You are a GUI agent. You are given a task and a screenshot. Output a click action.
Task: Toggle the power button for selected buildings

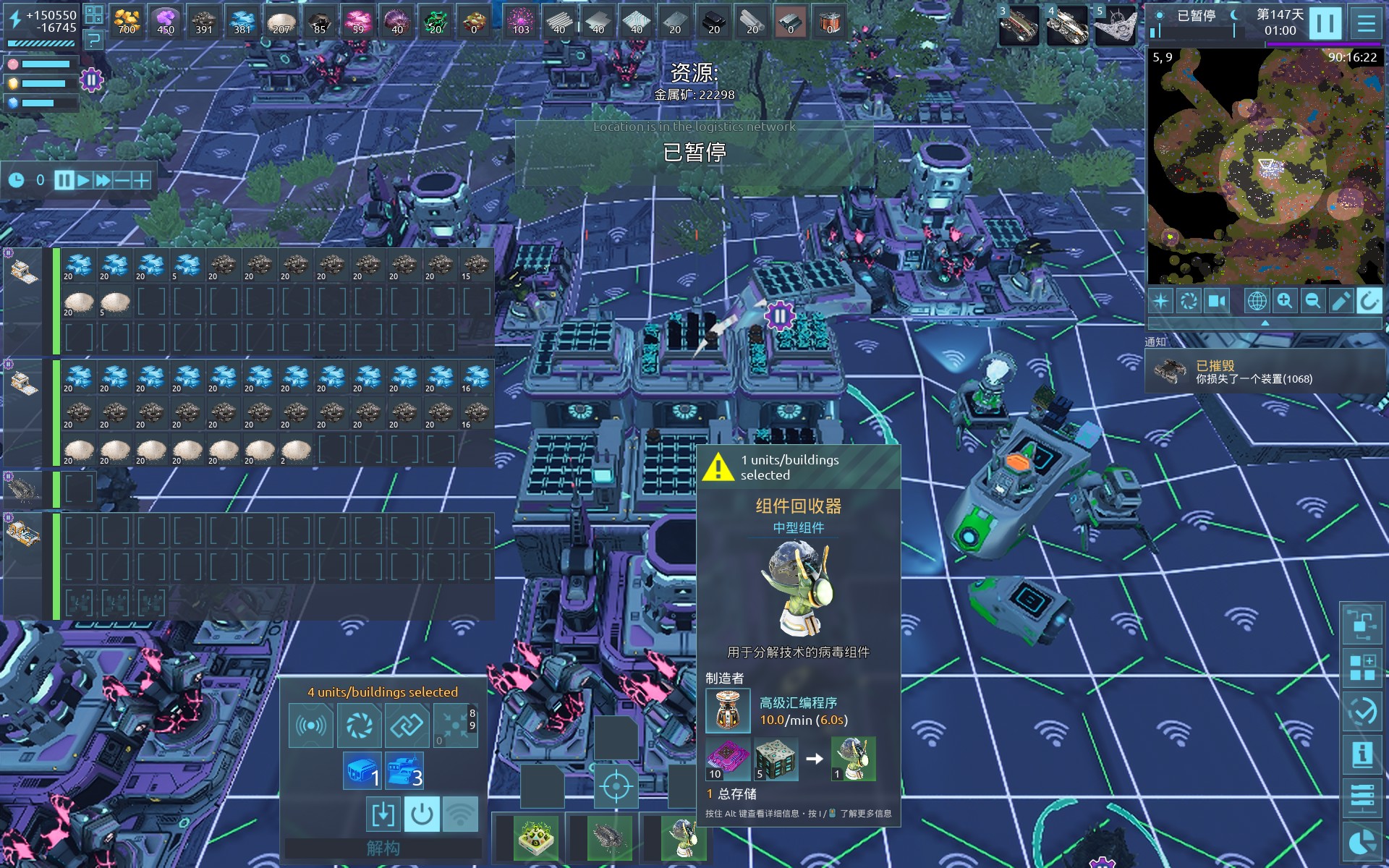pyautogui.click(x=422, y=814)
